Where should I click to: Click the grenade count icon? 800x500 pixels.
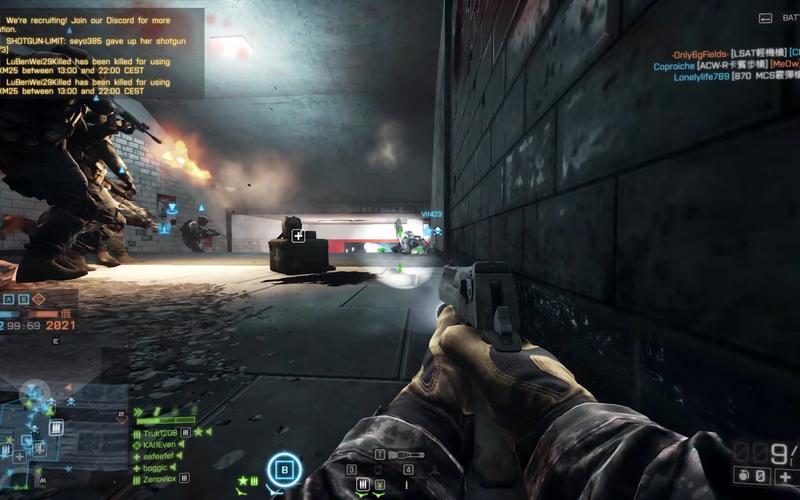(744, 476)
